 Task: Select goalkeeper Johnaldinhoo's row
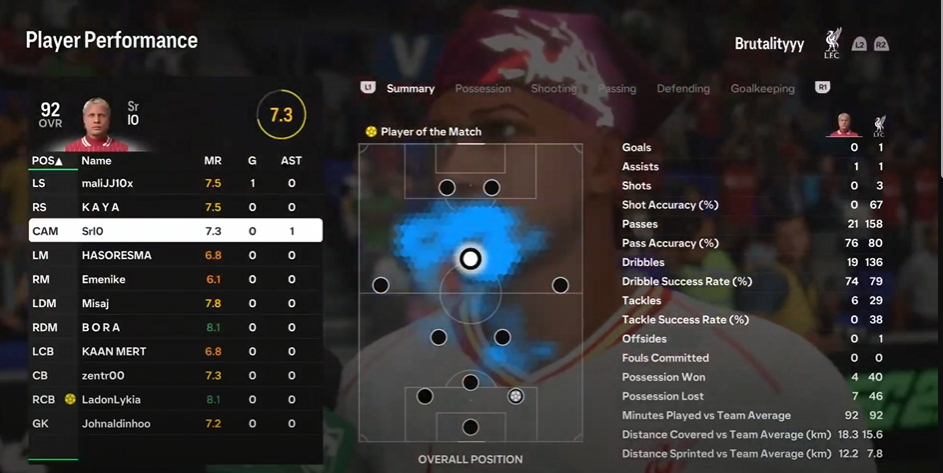click(x=175, y=423)
